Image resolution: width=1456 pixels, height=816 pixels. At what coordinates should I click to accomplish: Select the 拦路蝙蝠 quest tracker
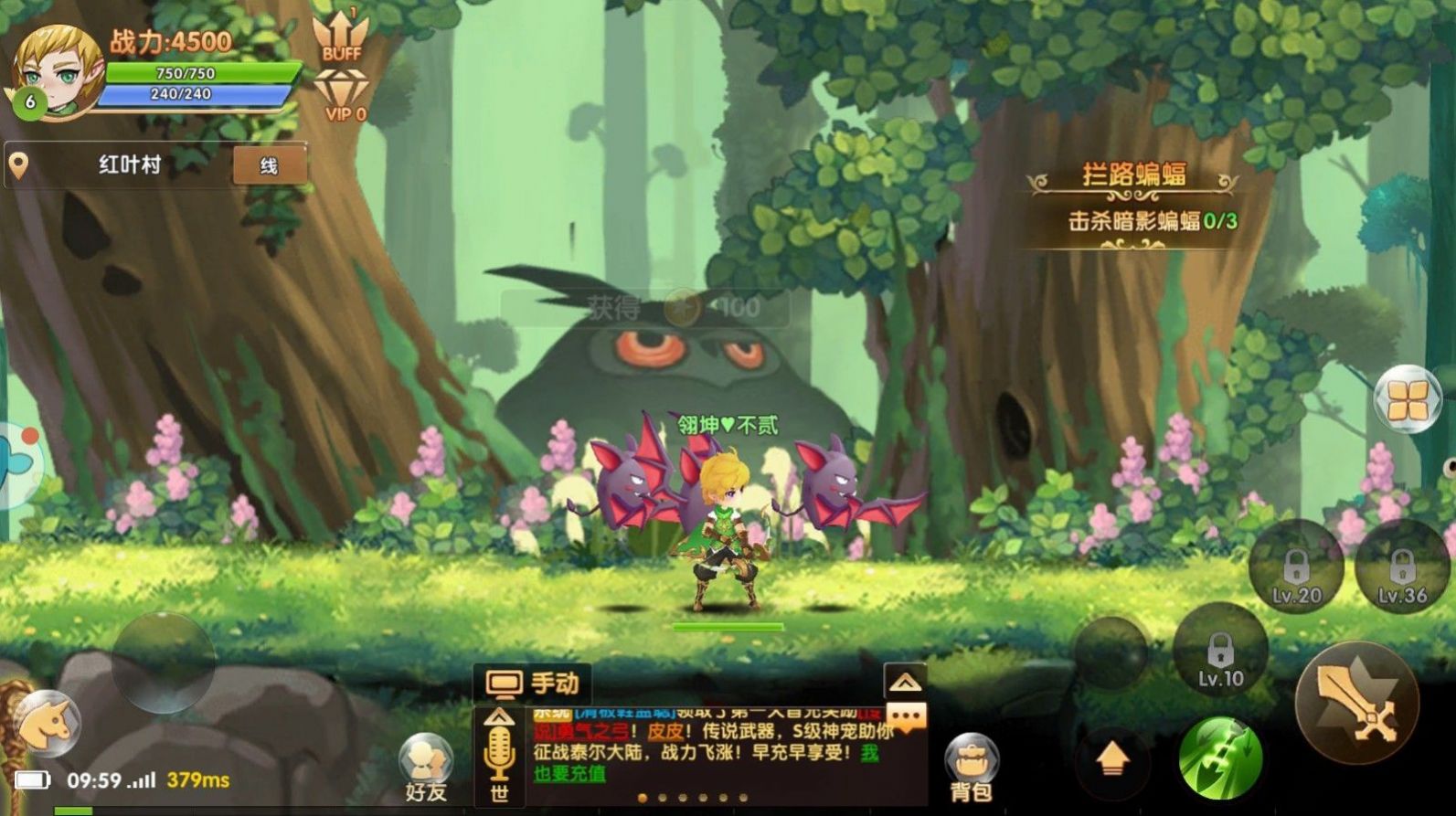tap(1133, 197)
